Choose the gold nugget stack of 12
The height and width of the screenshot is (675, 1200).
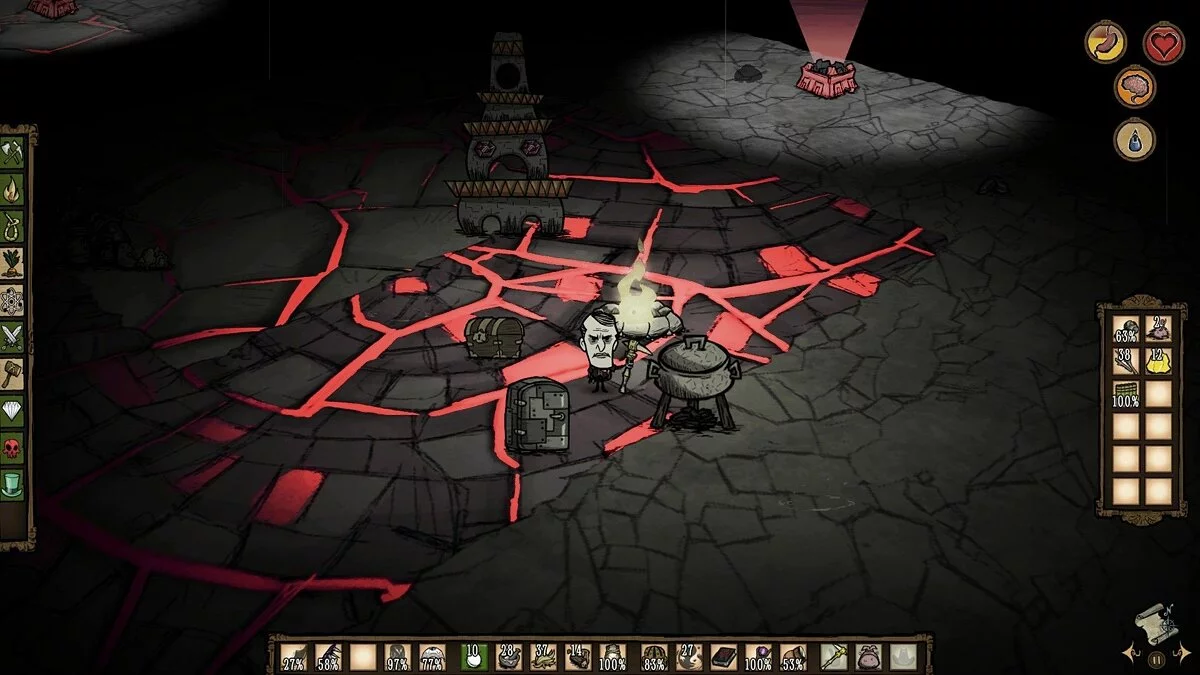(x=1158, y=362)
